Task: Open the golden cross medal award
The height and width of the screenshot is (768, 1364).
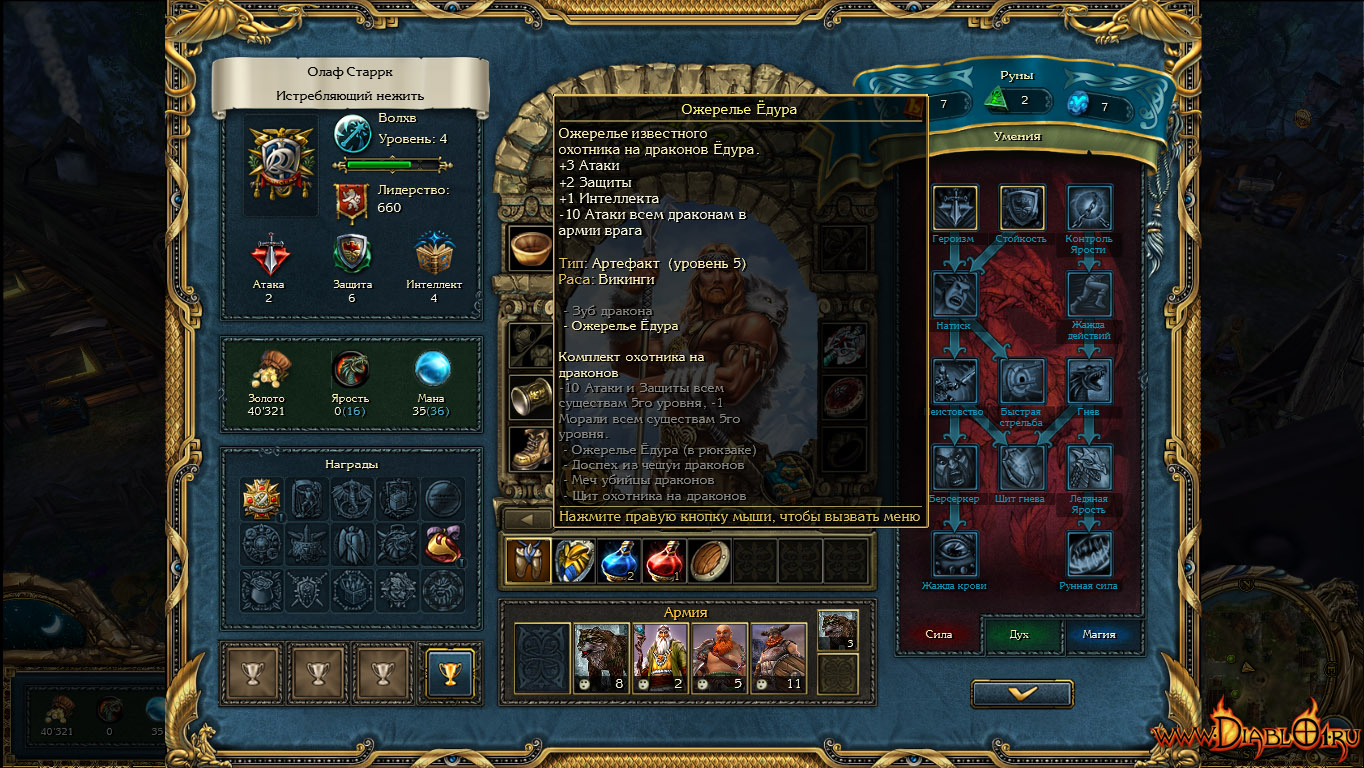Action: coord(262,498)
